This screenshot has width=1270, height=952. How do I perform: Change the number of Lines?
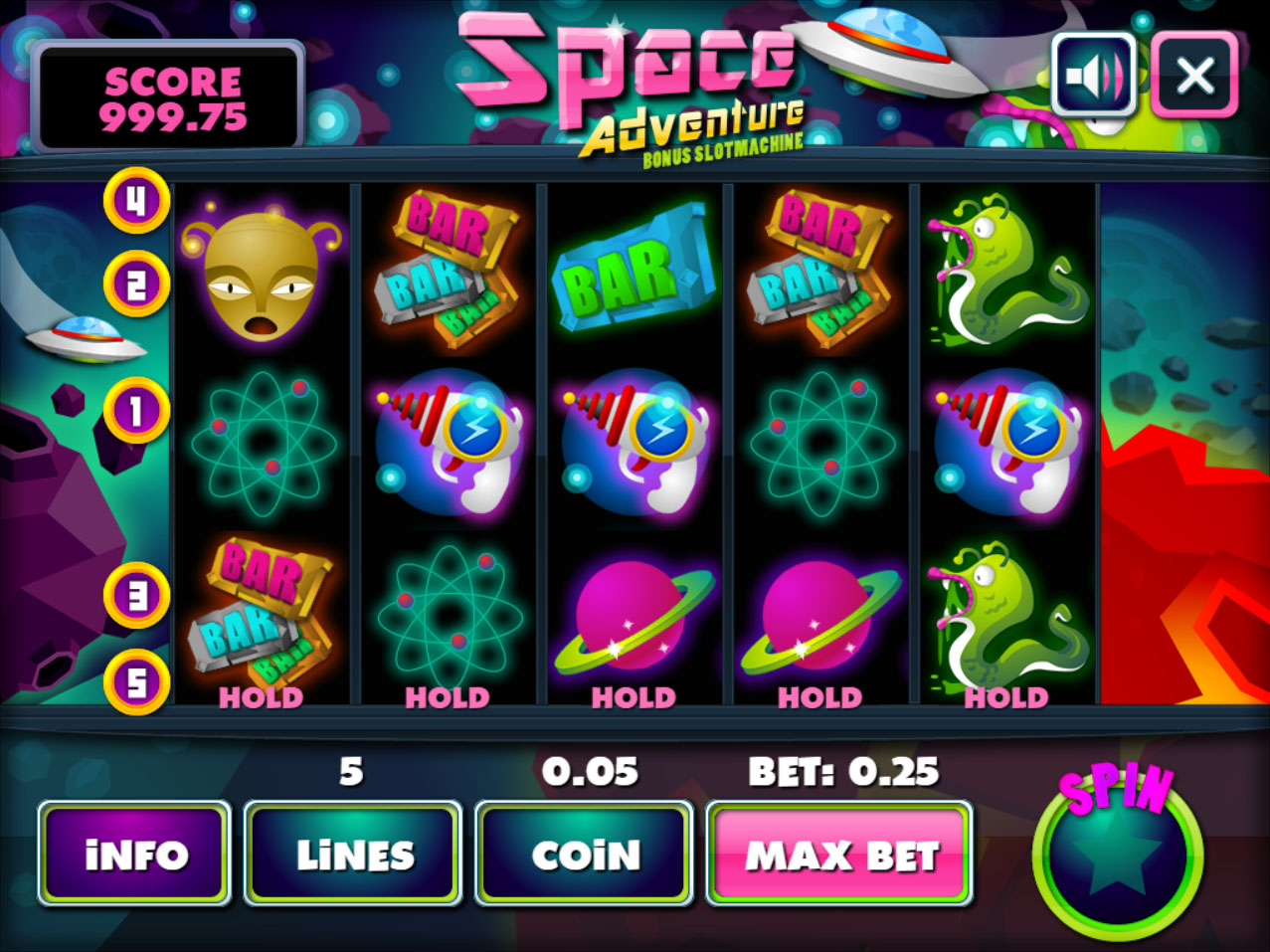tap(353, 854)
